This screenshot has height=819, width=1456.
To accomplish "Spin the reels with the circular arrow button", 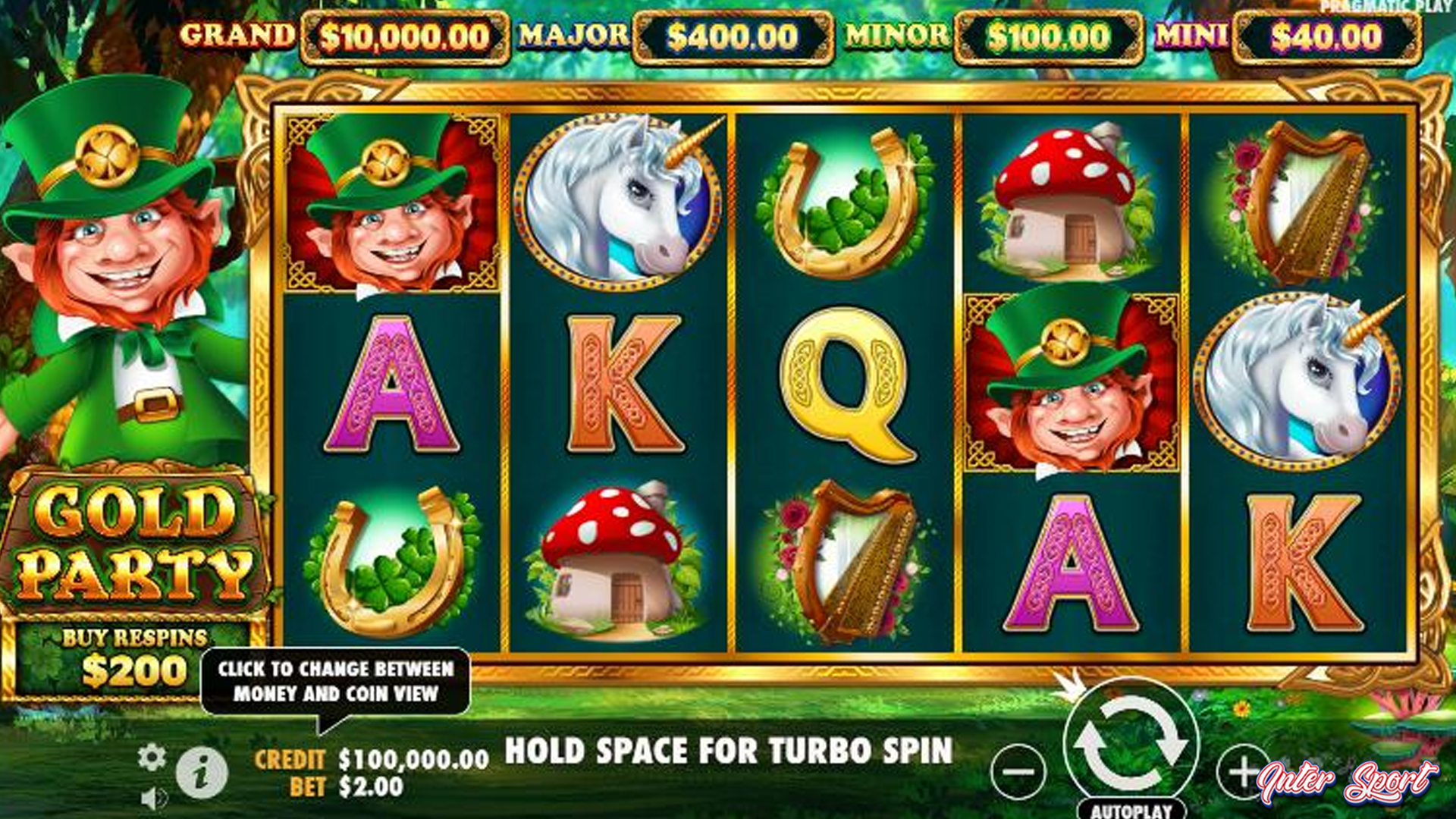I will 1131,745.
